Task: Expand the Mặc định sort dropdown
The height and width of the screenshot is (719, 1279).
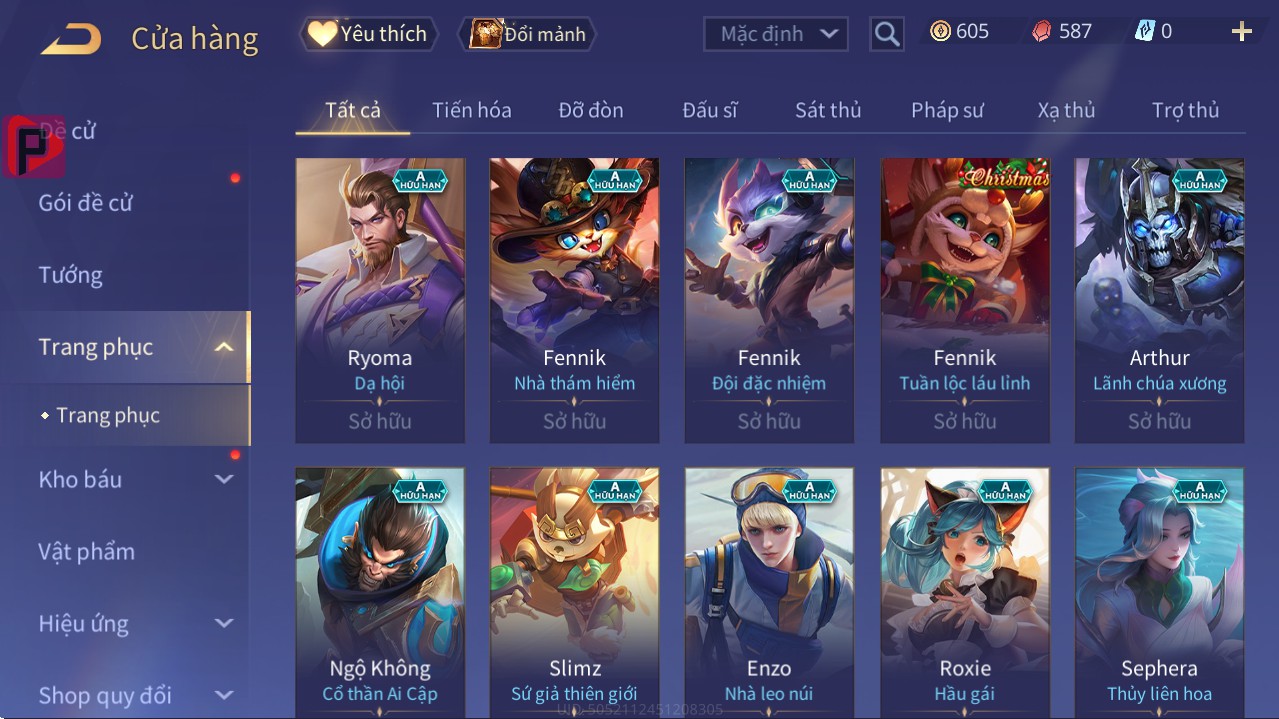Action: tap(776, 34)
